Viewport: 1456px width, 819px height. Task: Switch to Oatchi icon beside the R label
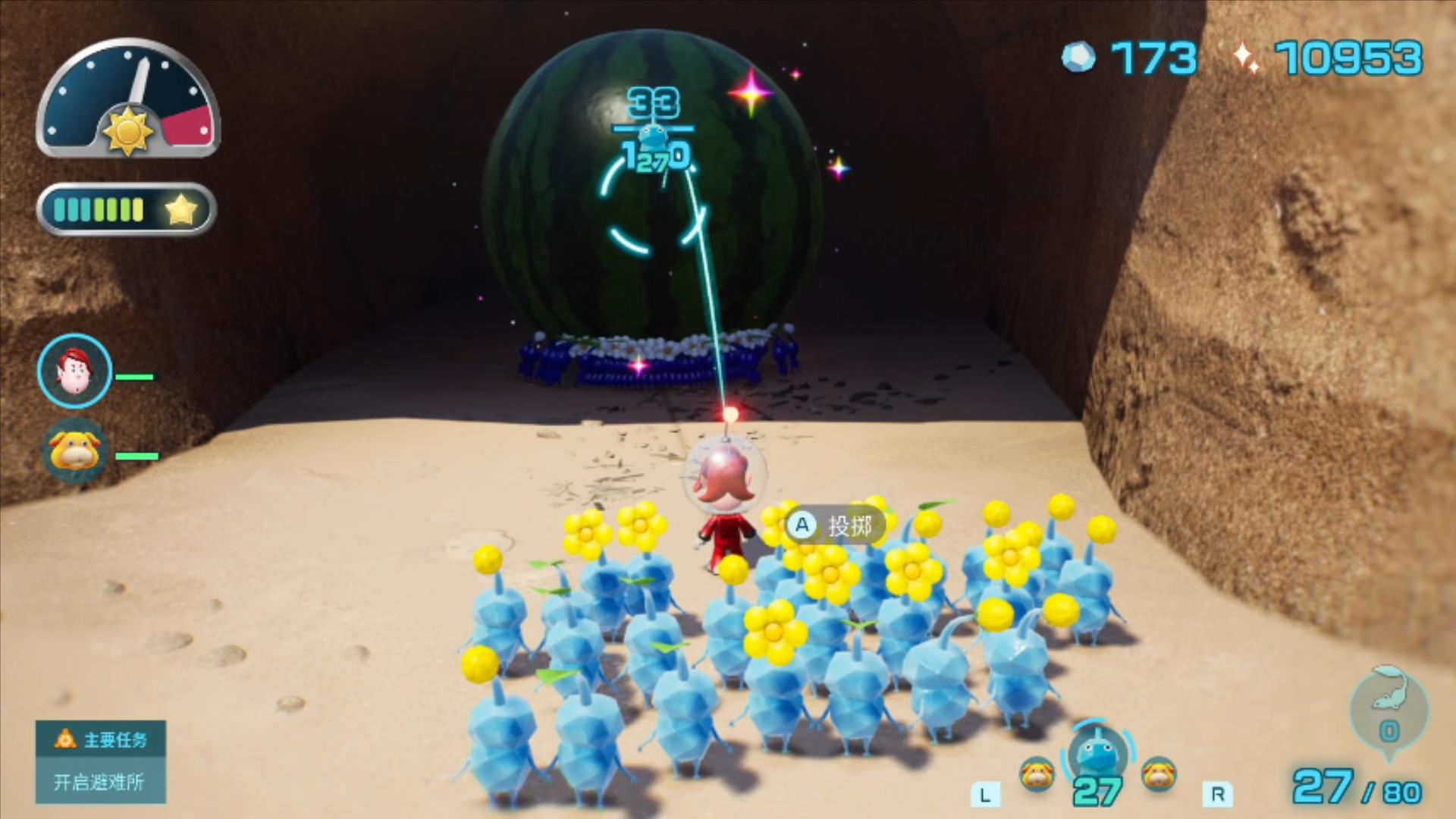coord(1159,774)
